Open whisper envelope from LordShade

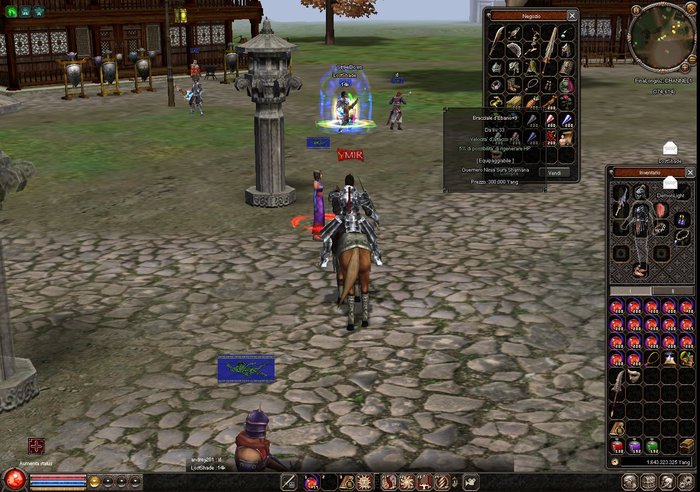click(x=670, y=149)
